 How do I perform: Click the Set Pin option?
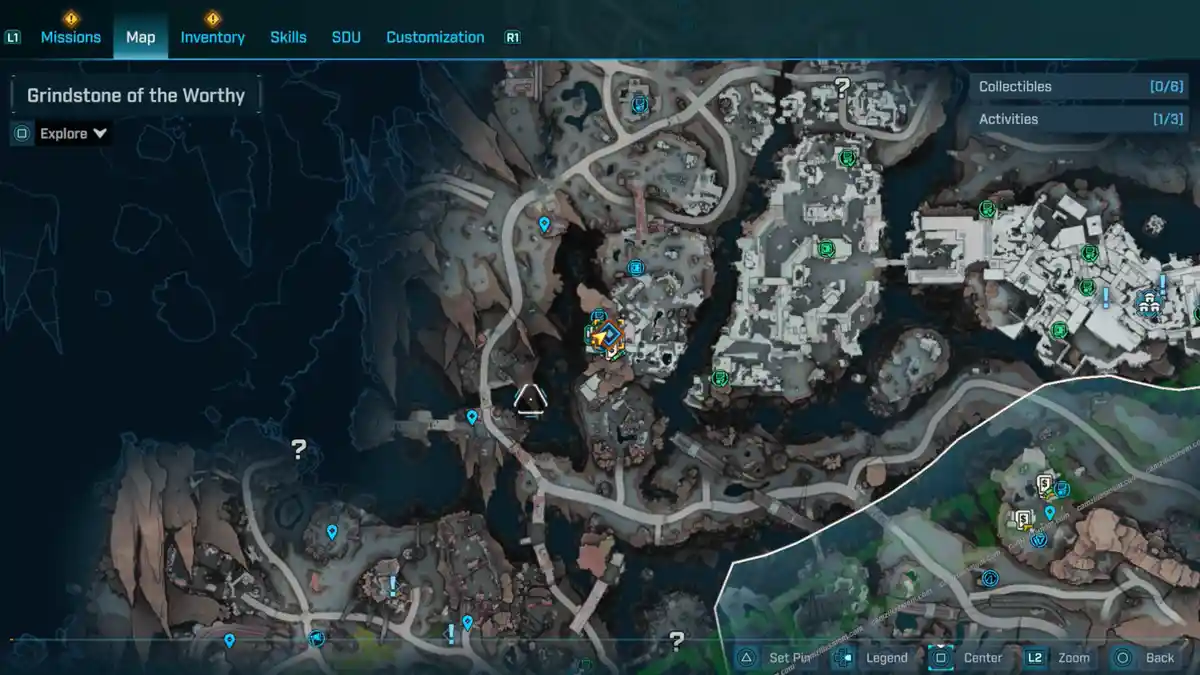[x=778, y=657]
